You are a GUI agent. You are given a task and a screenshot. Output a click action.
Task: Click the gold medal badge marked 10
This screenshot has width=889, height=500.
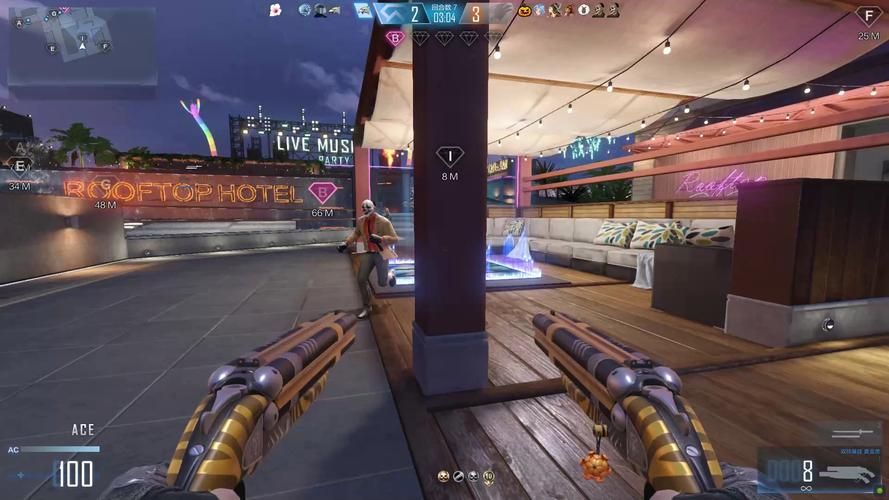(x=488, y=477)
